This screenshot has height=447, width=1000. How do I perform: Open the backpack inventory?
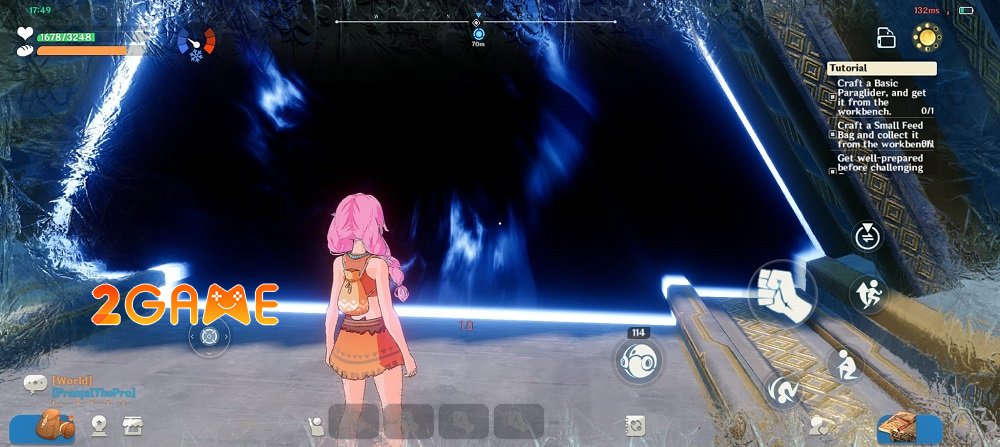coord(48,427)
